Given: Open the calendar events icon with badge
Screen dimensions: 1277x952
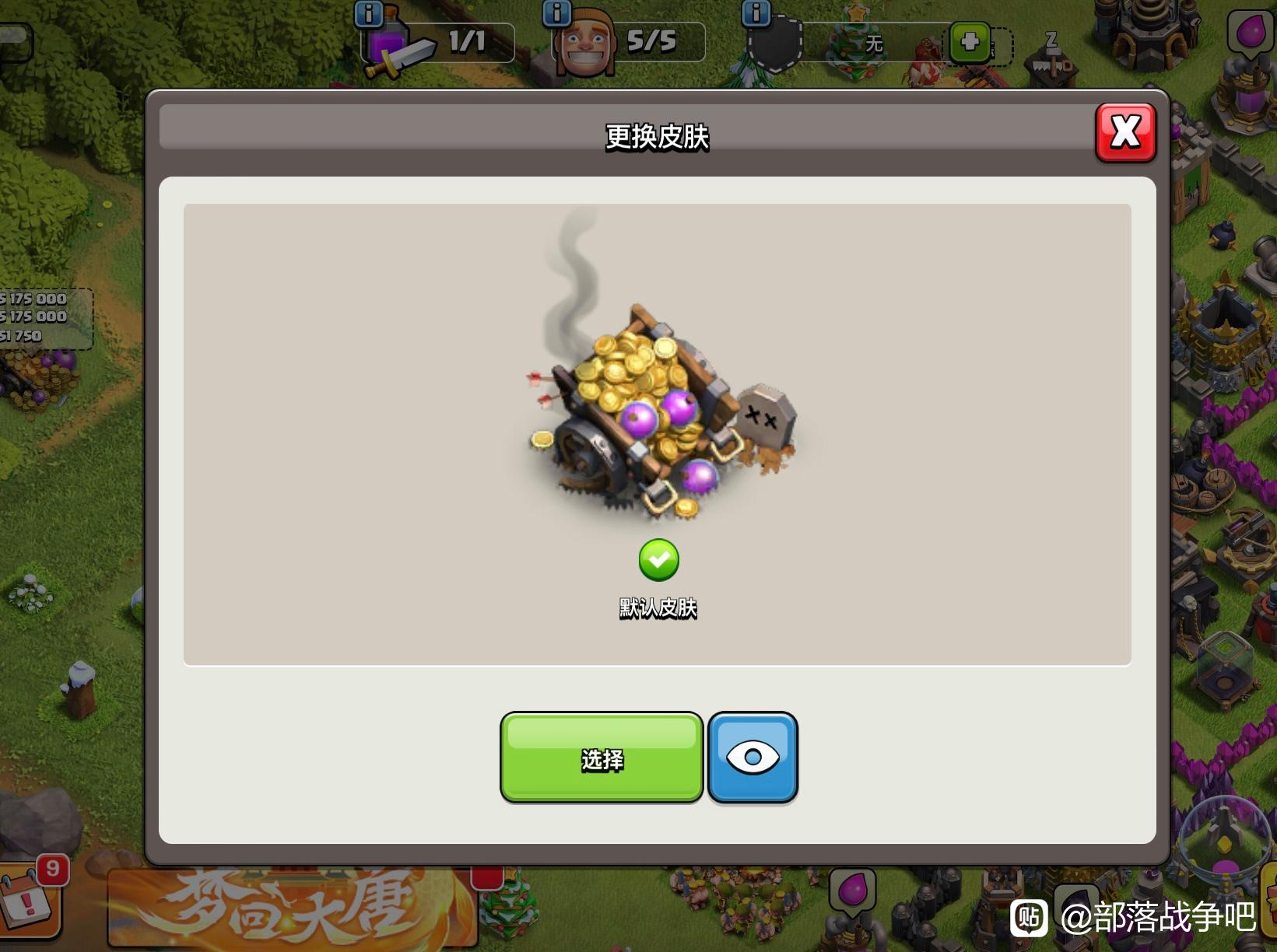Looking at the screenshot, I should 30,902.
